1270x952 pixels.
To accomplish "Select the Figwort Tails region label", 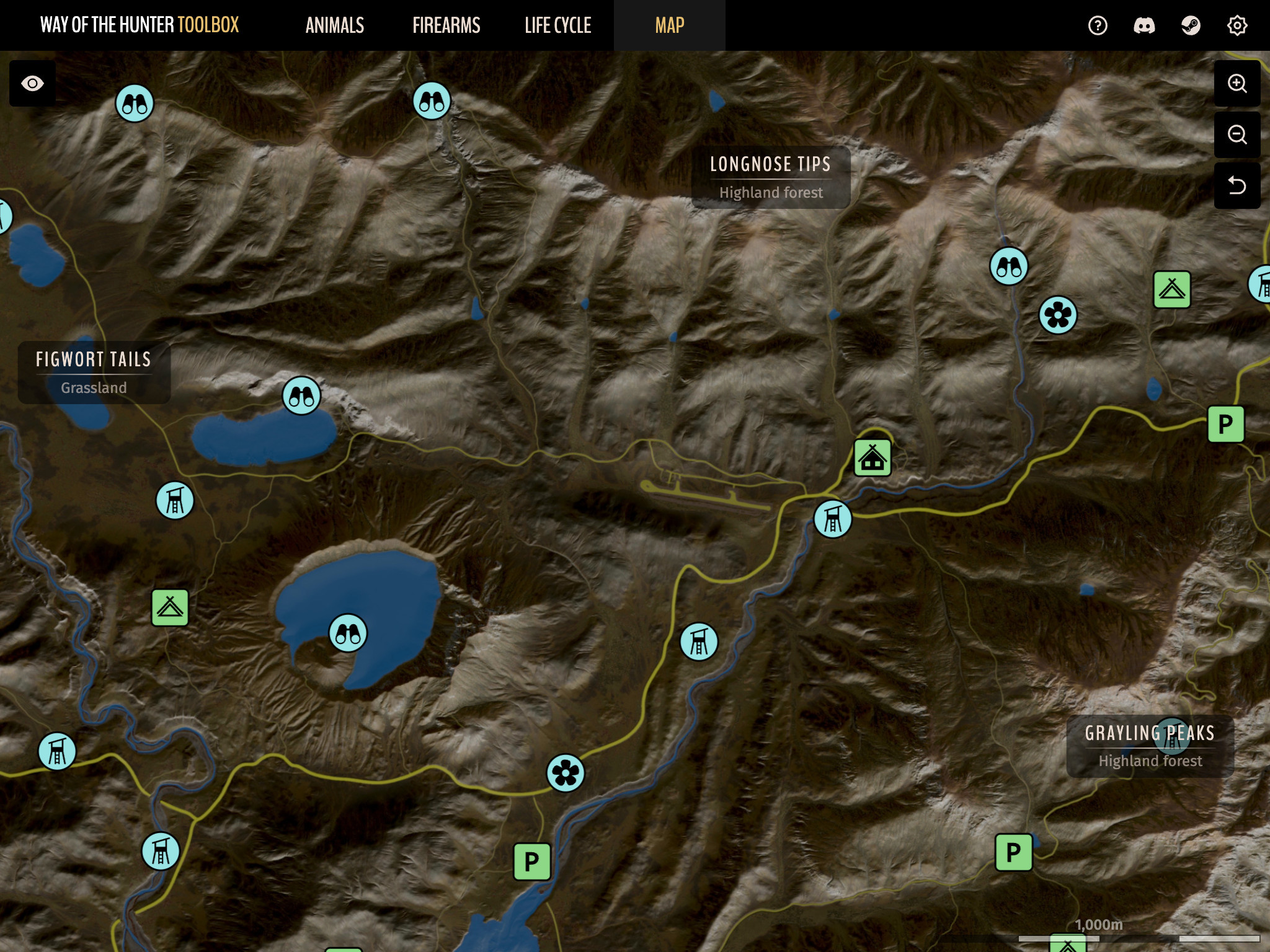I will (x=94, y=372).
